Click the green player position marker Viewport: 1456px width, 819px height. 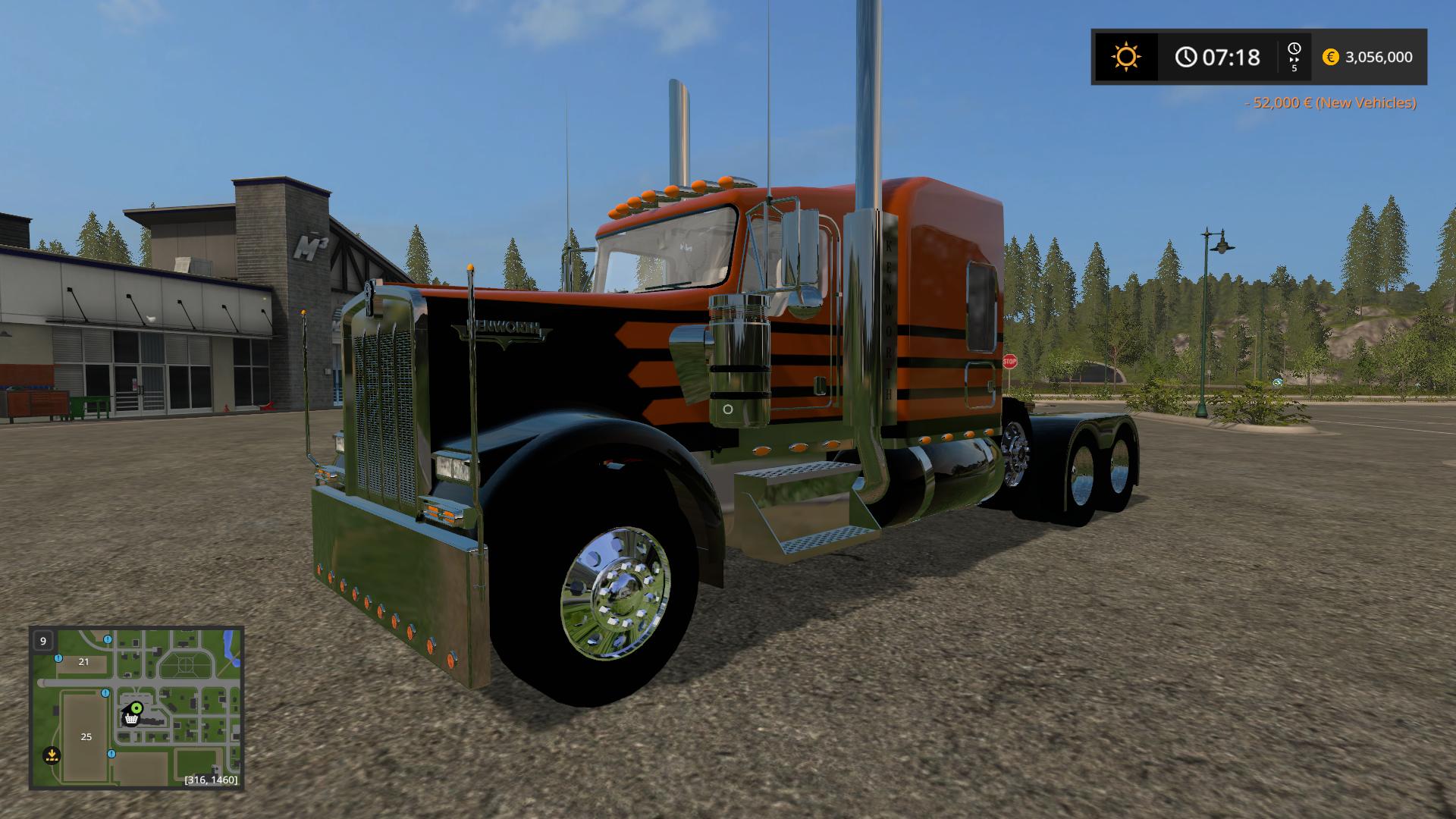(x=136, y=708)
